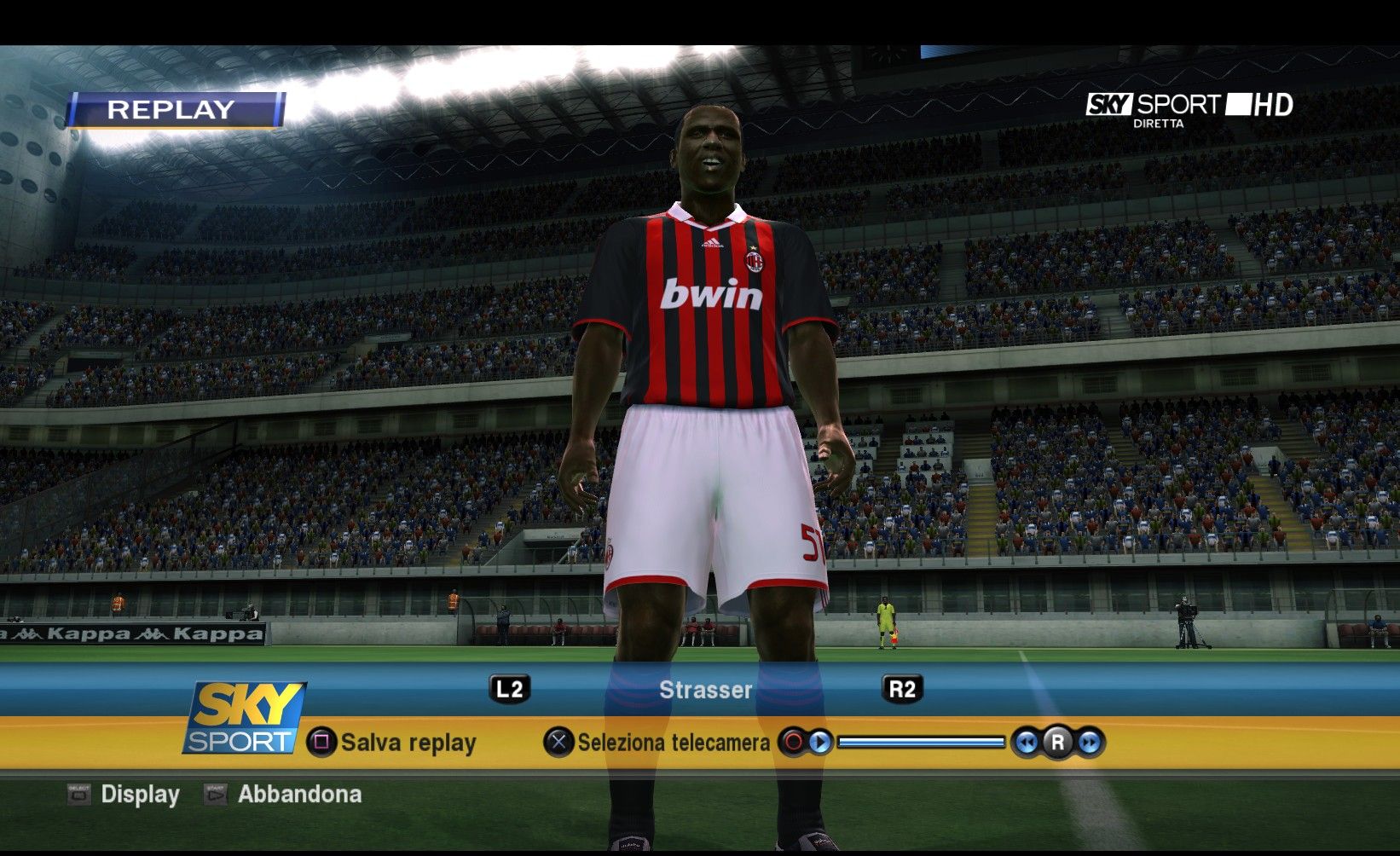This screenshot has width=1400, height=856.
Task: Start replay with the blue play arrow
Action: (820, 743)
